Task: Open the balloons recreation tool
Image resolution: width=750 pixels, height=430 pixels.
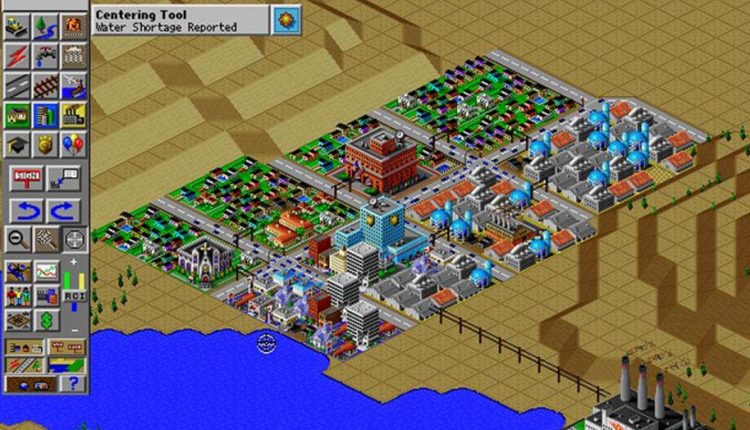Action: tap(74, 144)
